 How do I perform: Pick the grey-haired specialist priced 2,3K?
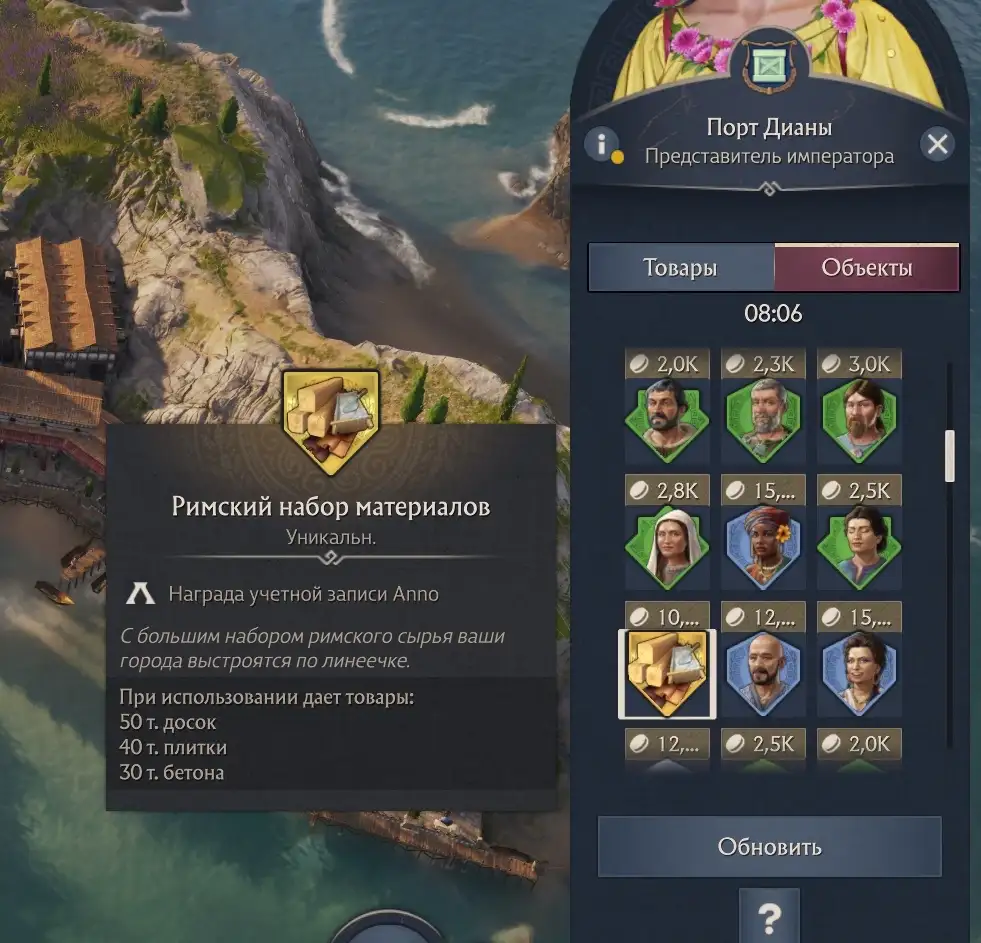[763, 419]
